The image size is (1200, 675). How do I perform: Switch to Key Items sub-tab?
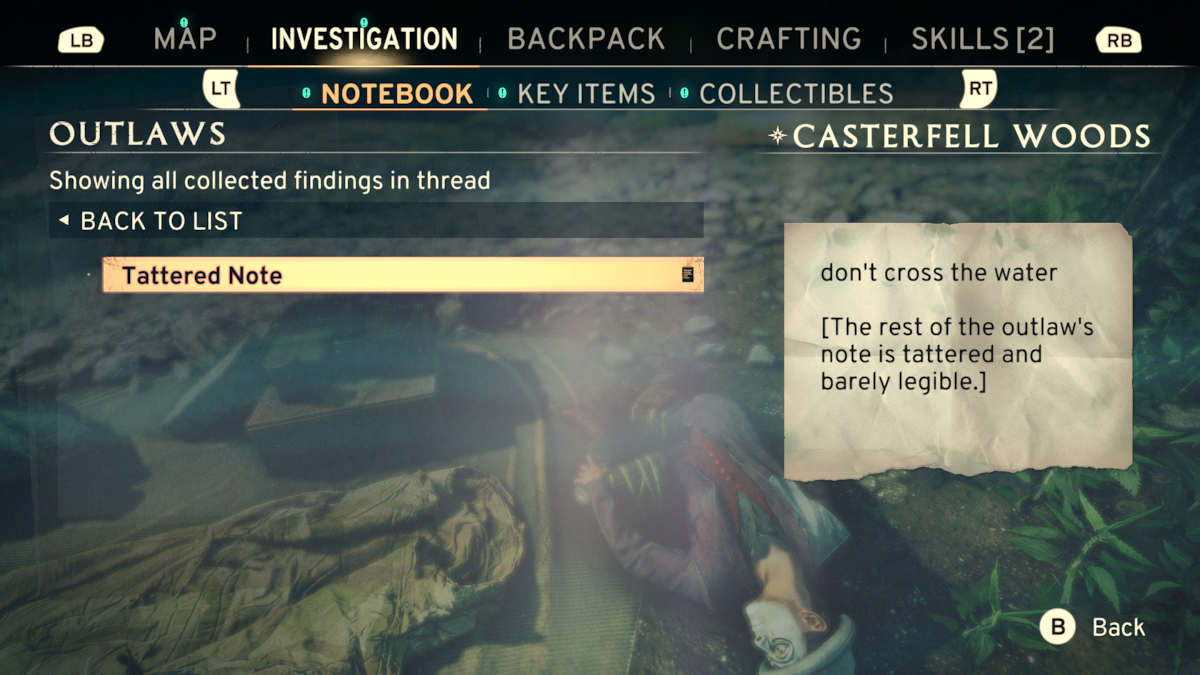pos(586,94)
